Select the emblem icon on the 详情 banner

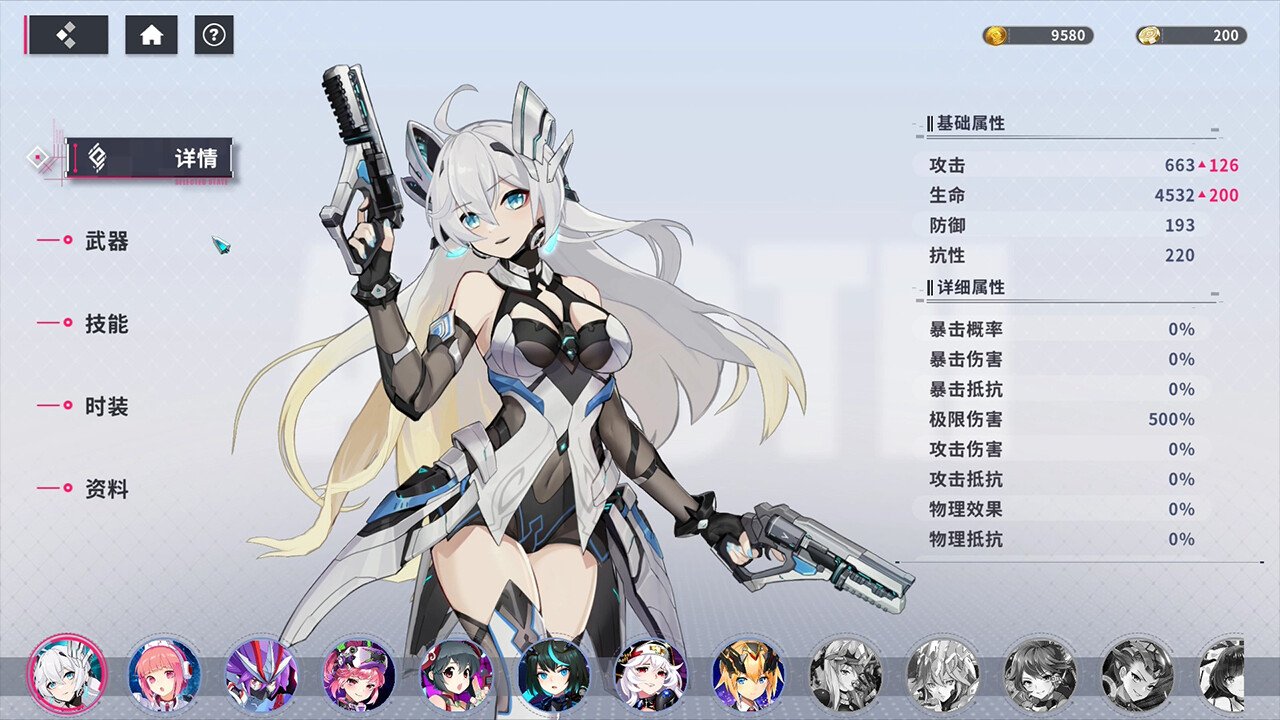click(x=96, y=157)
